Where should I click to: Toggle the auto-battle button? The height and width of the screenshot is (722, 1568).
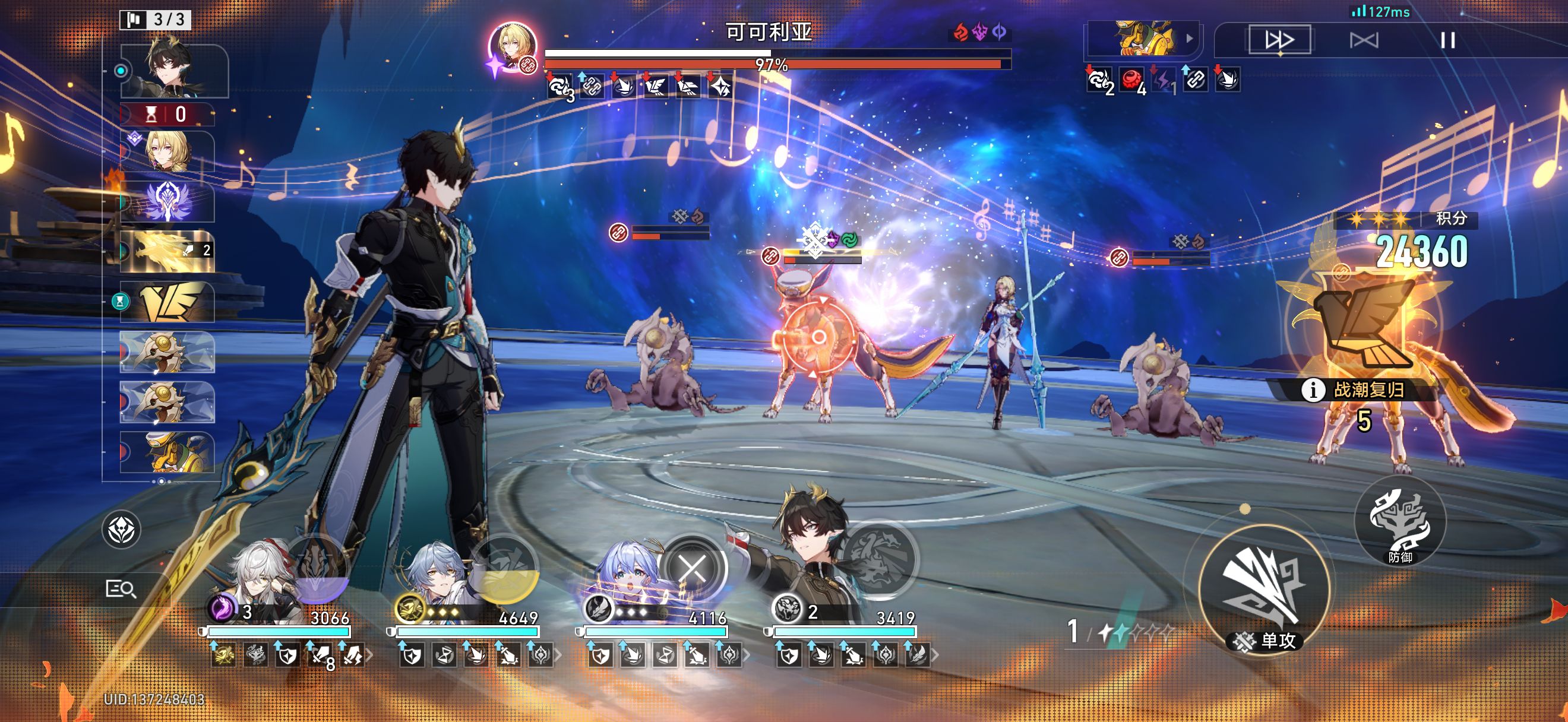click(x=1364, y=41)
